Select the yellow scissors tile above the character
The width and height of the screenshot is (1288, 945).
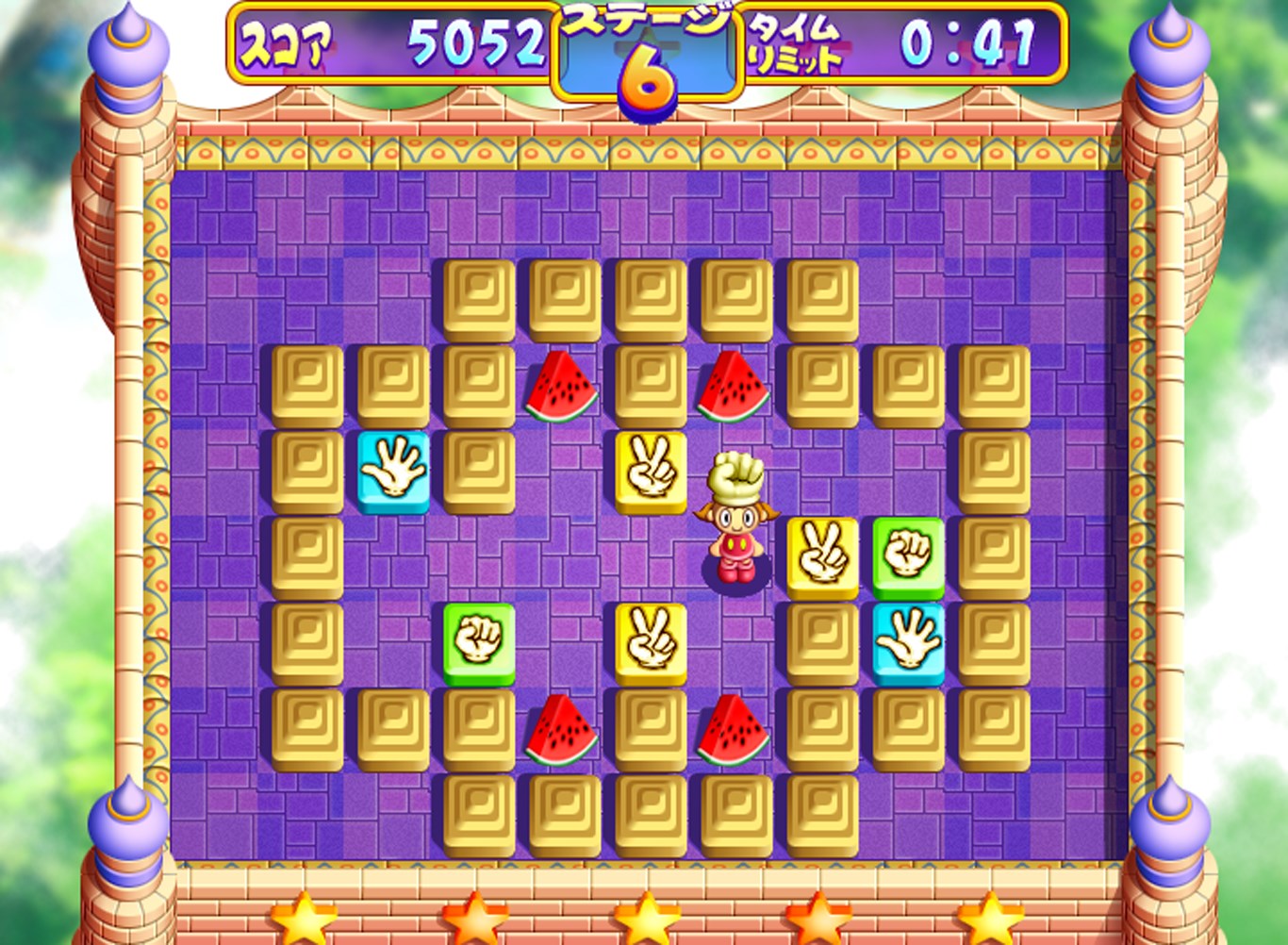pyautogui.click(x=652, y=472)
